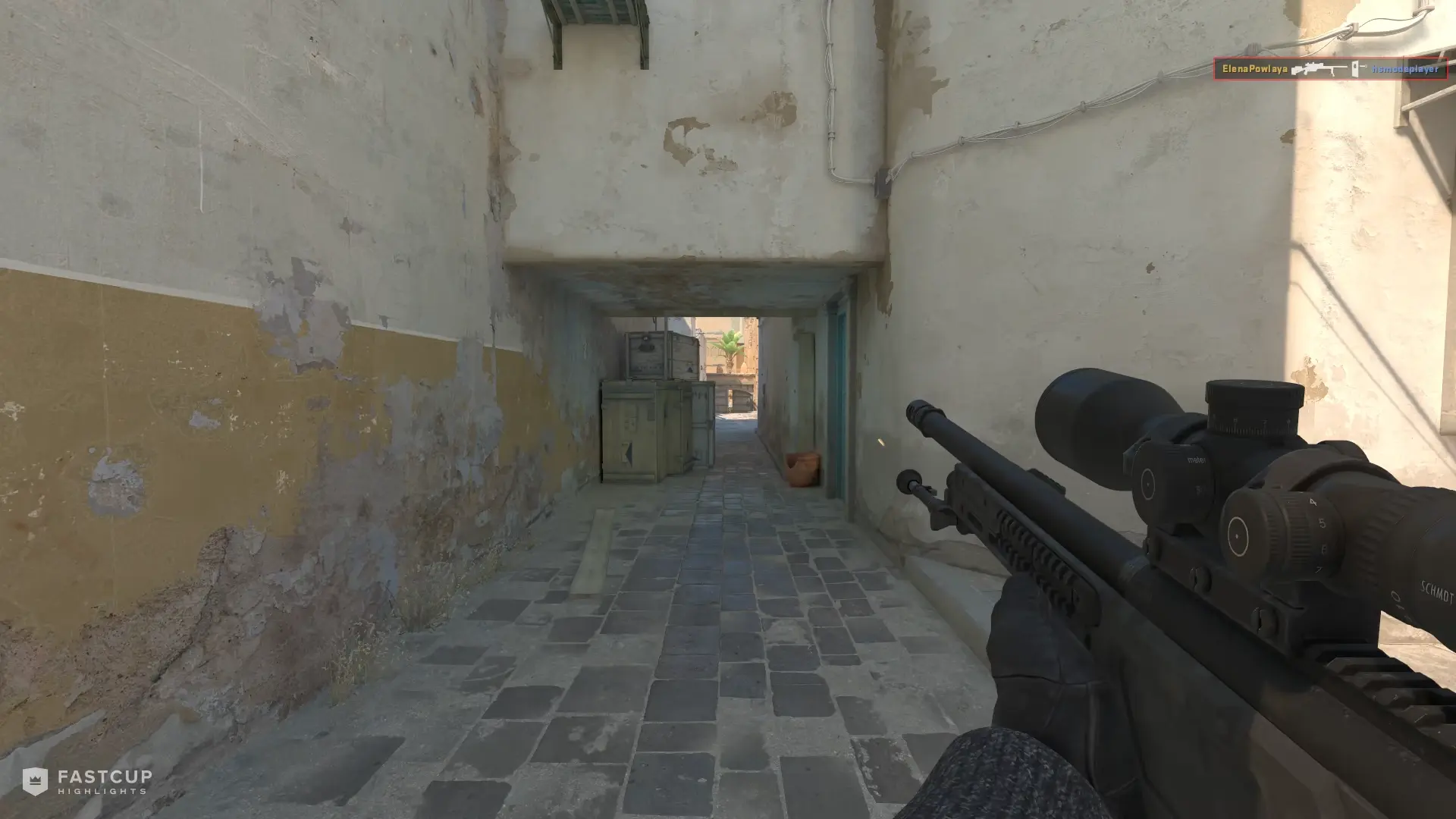Image resolution: width=1456 pixels, height=819 pixels.
Task: Click the orange clay pot near the wall
Action: [x=804, y=470]
